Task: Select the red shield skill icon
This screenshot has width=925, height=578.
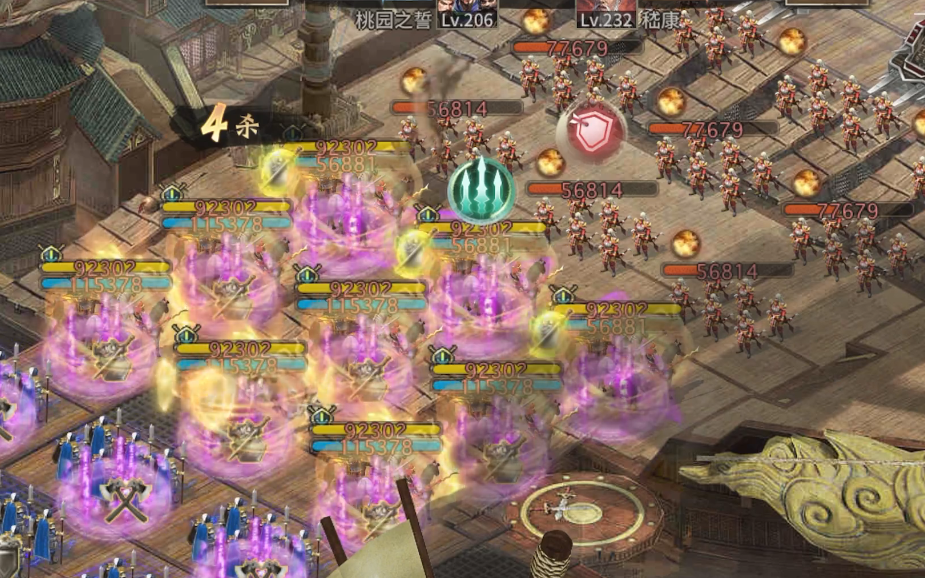Action: [x=592, y=132]
